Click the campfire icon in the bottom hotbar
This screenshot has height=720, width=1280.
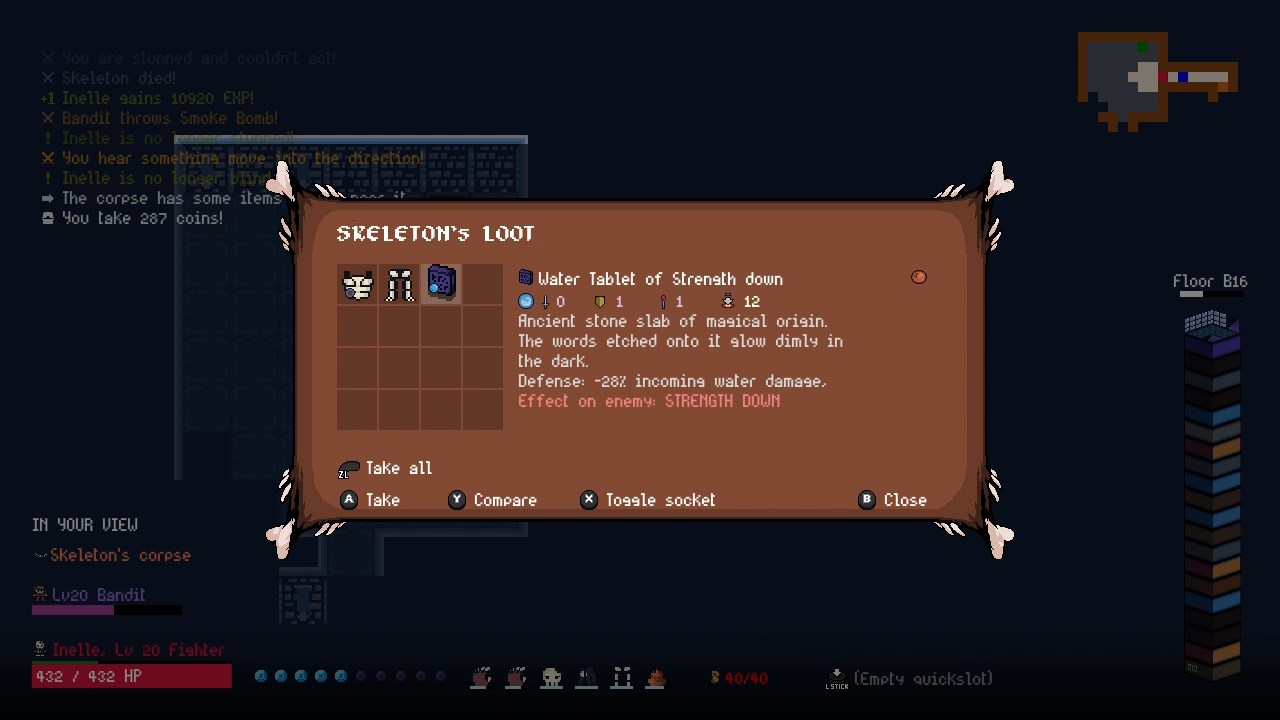(656, 678)
